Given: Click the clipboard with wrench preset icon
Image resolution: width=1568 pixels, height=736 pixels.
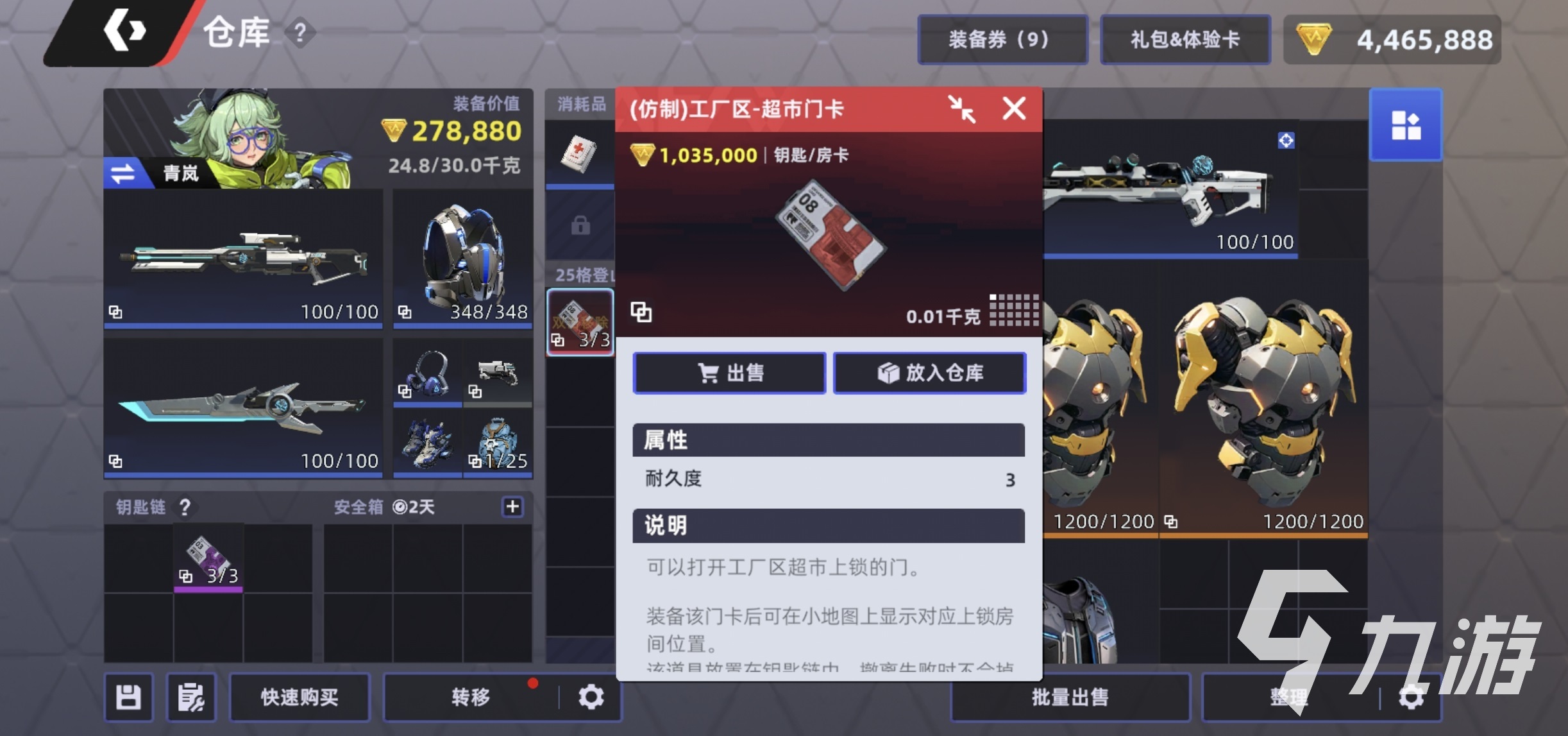Looking at the screenshot, I should (190, 697).
